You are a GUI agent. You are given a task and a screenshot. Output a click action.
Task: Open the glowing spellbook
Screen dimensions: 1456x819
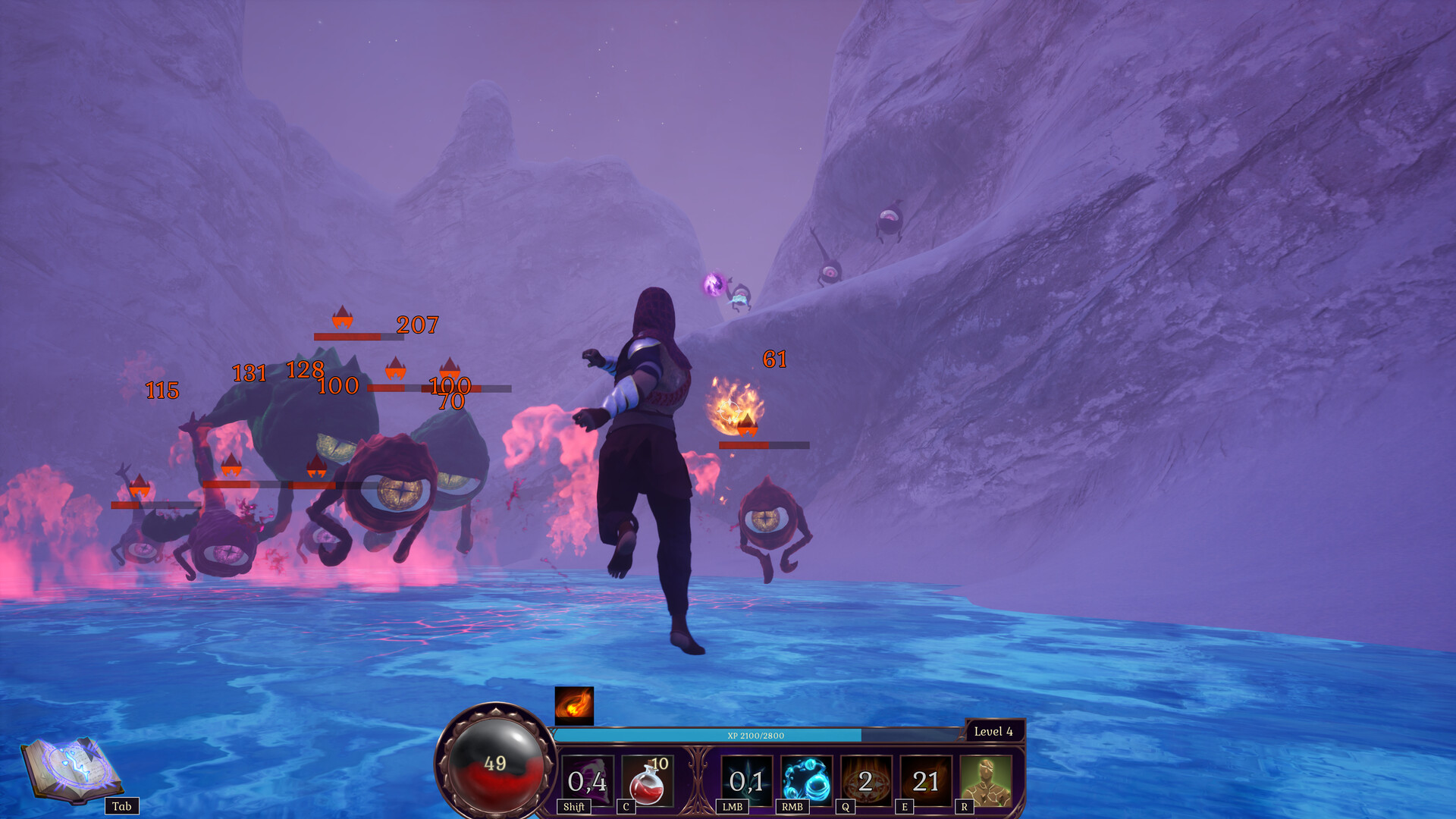[x=72, y=770]
